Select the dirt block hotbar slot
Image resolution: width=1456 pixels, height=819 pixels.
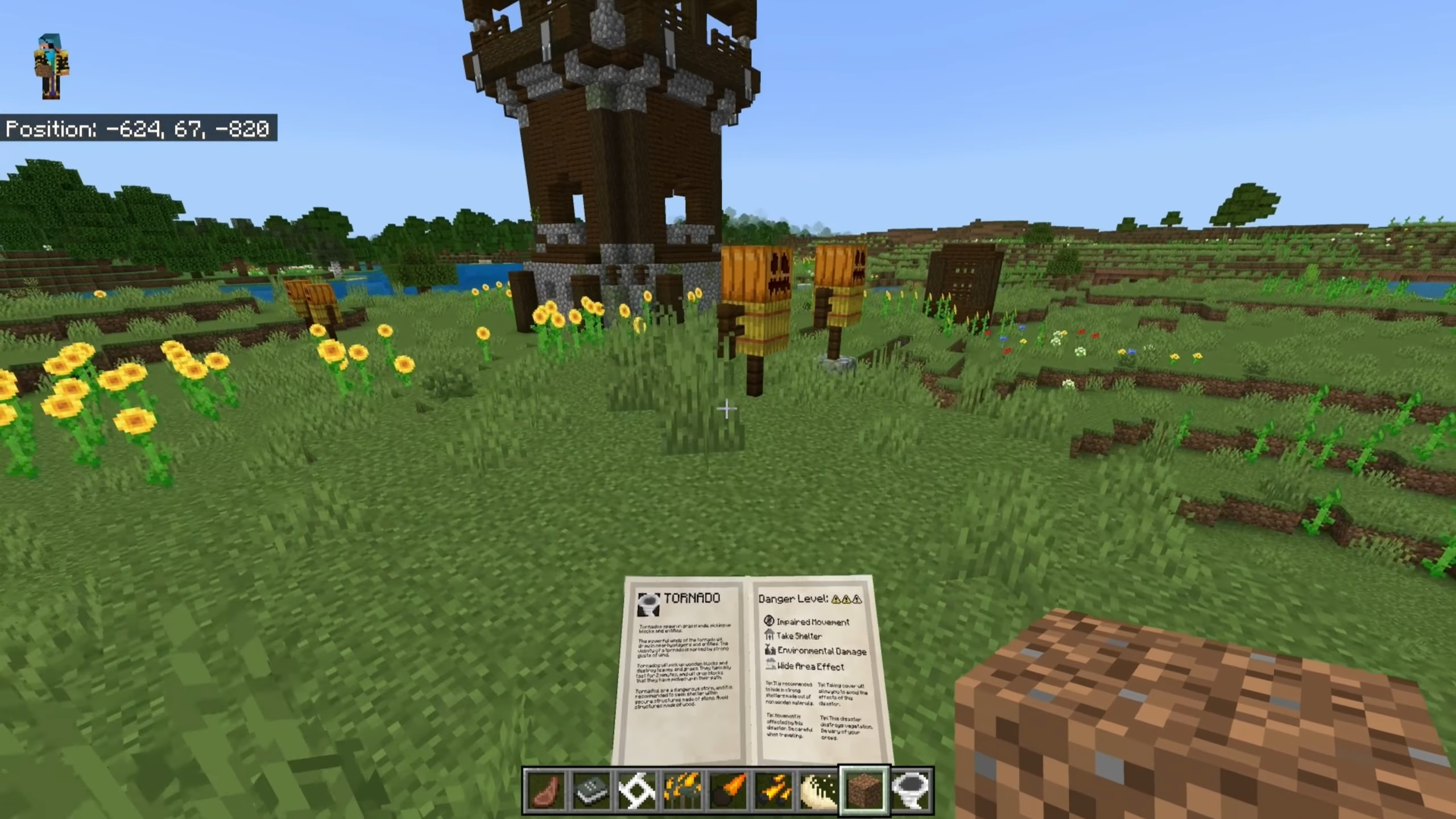coord(864,790)
